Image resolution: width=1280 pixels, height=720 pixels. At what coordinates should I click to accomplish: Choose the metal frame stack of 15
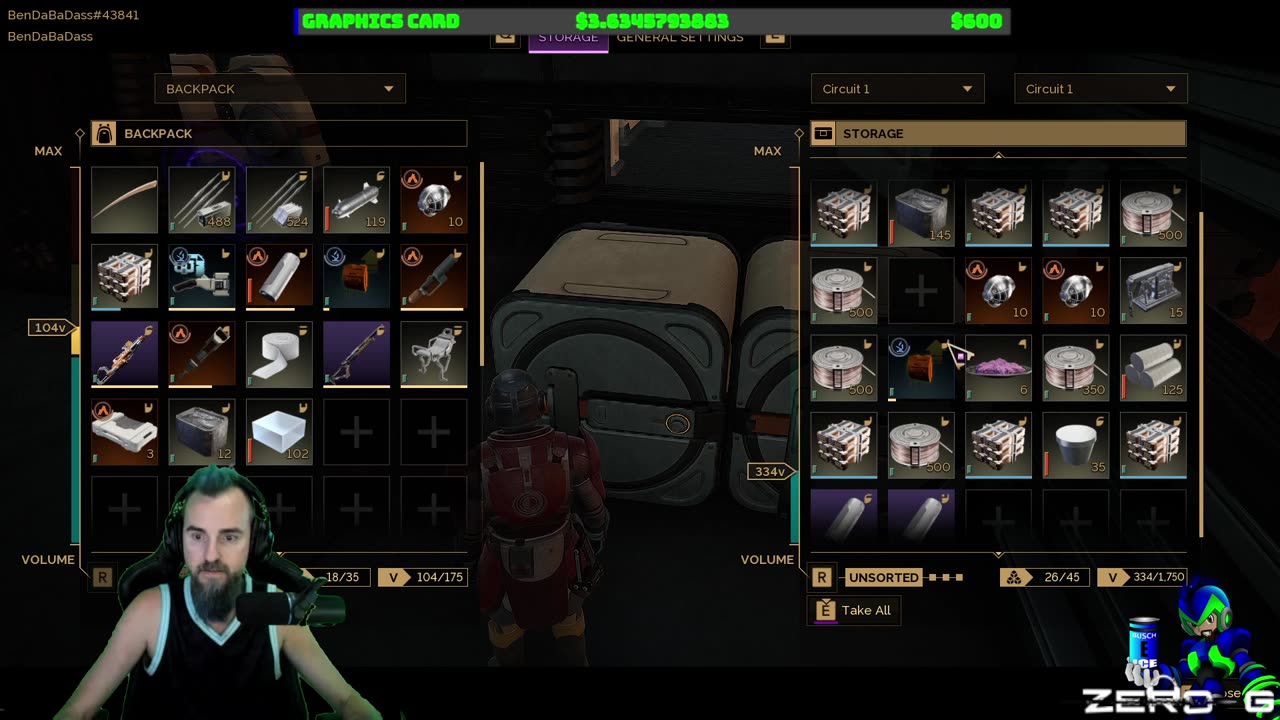1152,290
